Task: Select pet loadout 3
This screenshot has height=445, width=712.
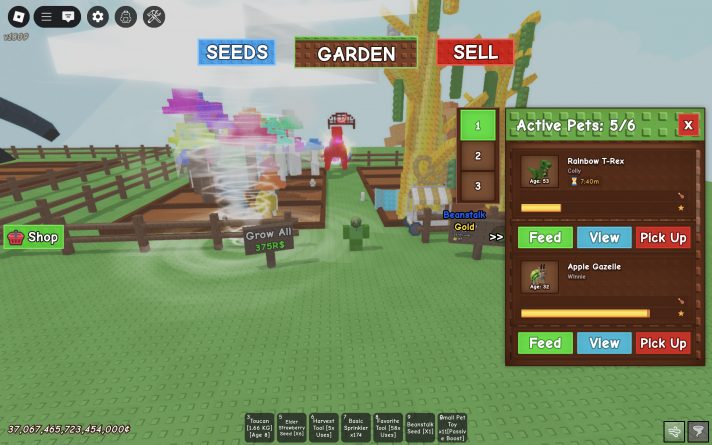Action: (478, 186)
